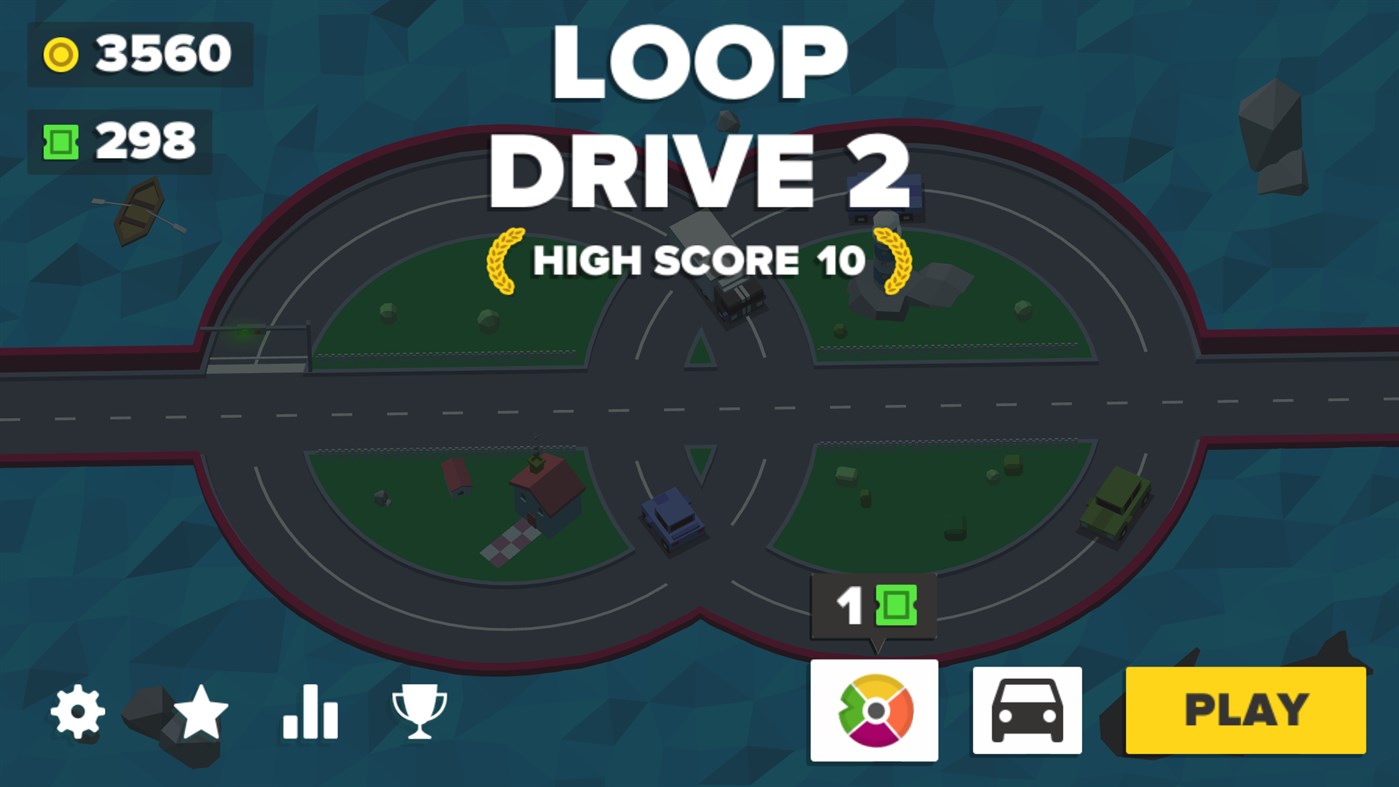Open the car garage selection screen
Viewport: 1399px width, 787px height.
[x=1025, y=712]
